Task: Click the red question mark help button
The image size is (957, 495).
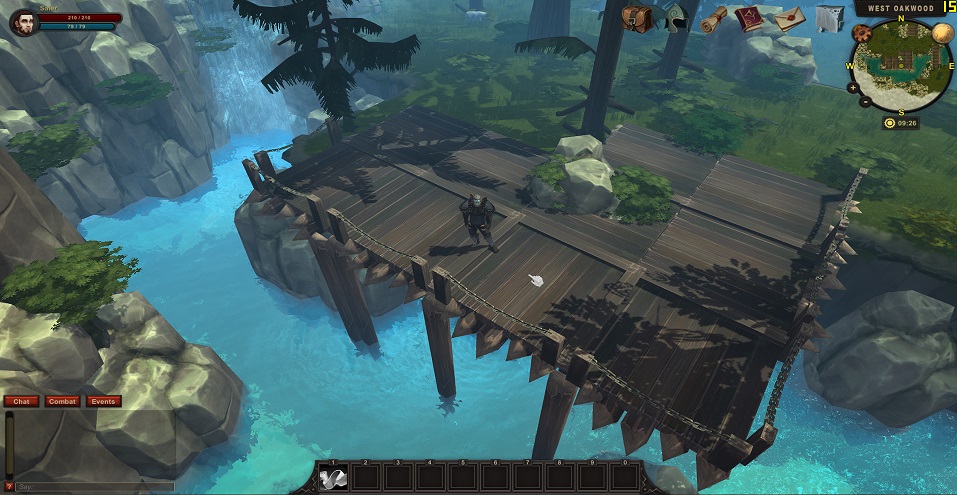Action: (x=9, y=487)
